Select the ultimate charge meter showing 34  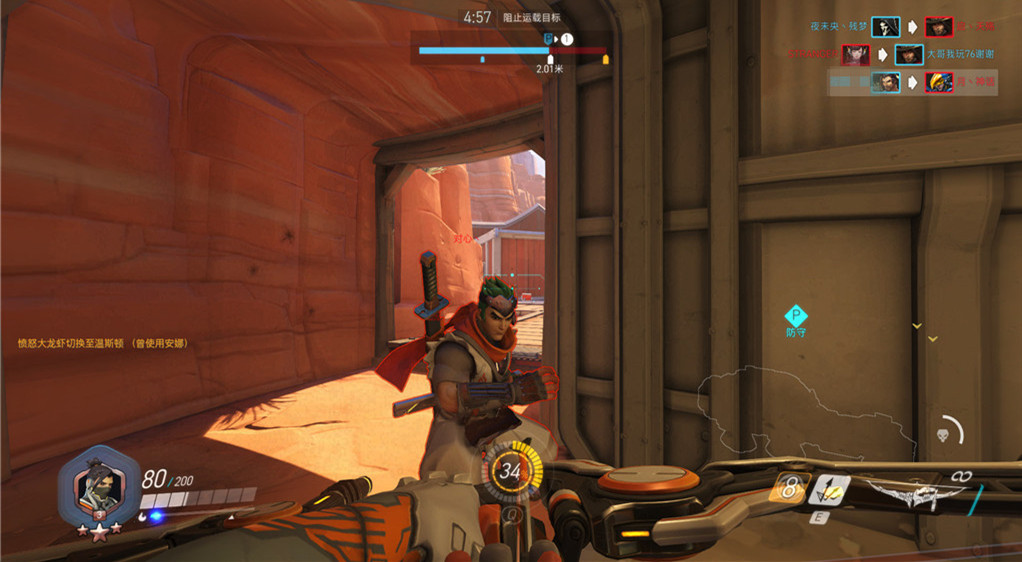(x=511, y=470)
